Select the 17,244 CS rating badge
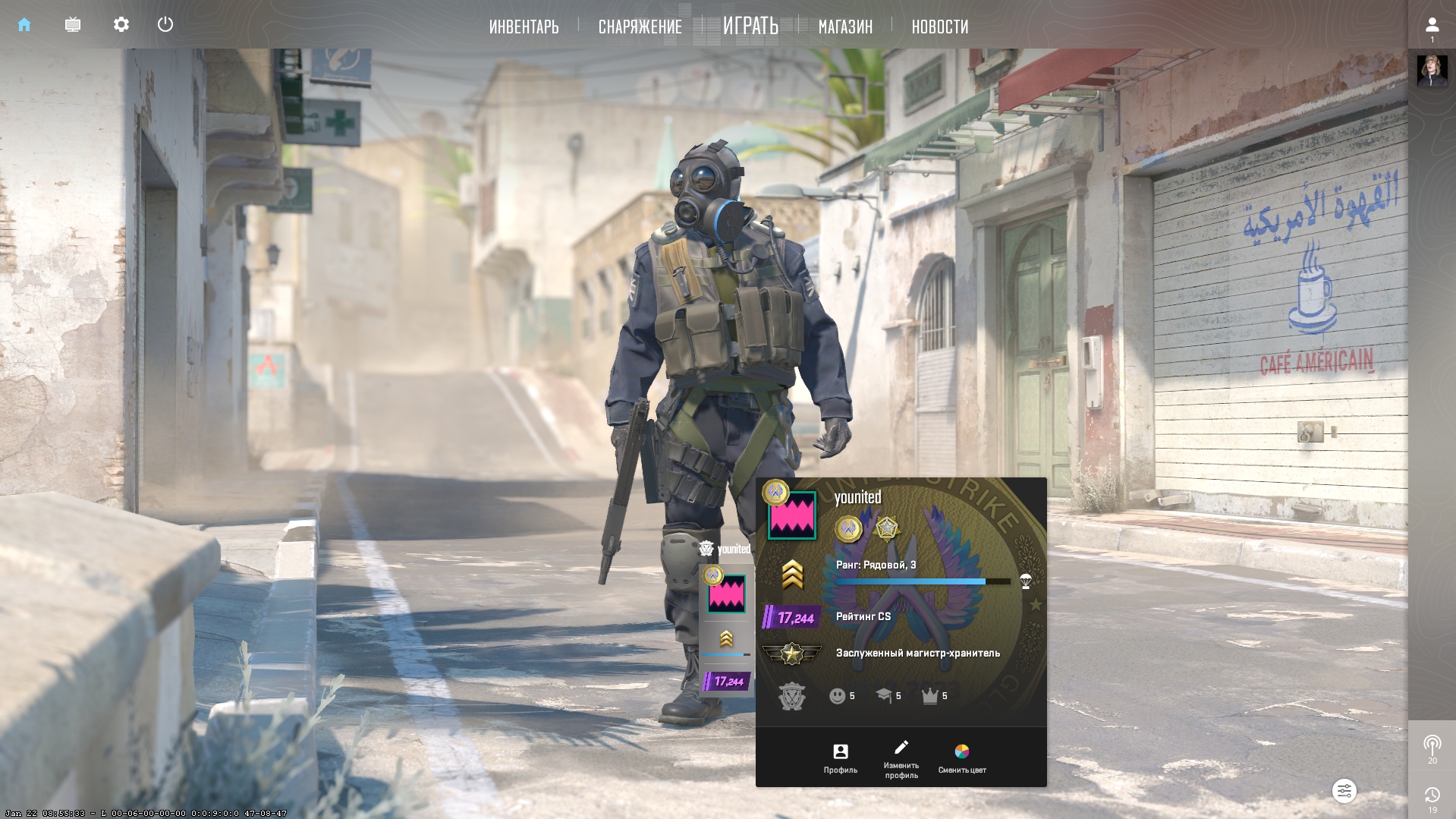The height and width of the screenshot is (819, 1456). click(x=792, y=618)
